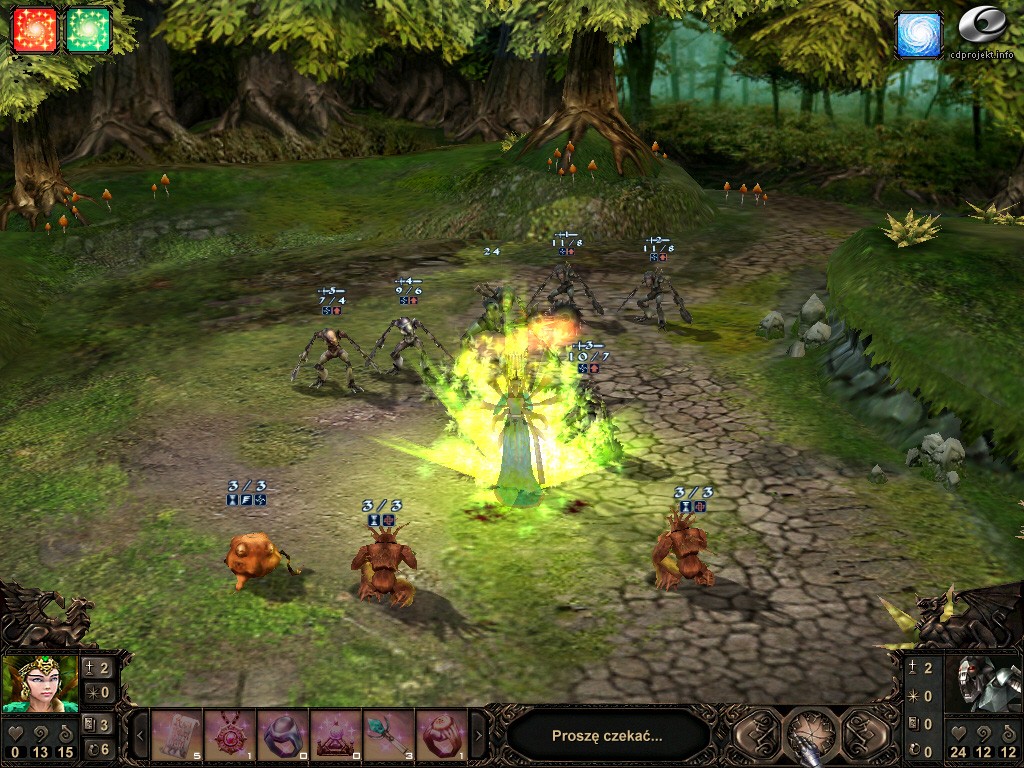Click the green swirl enchantment icon

[x=88, y=30]
